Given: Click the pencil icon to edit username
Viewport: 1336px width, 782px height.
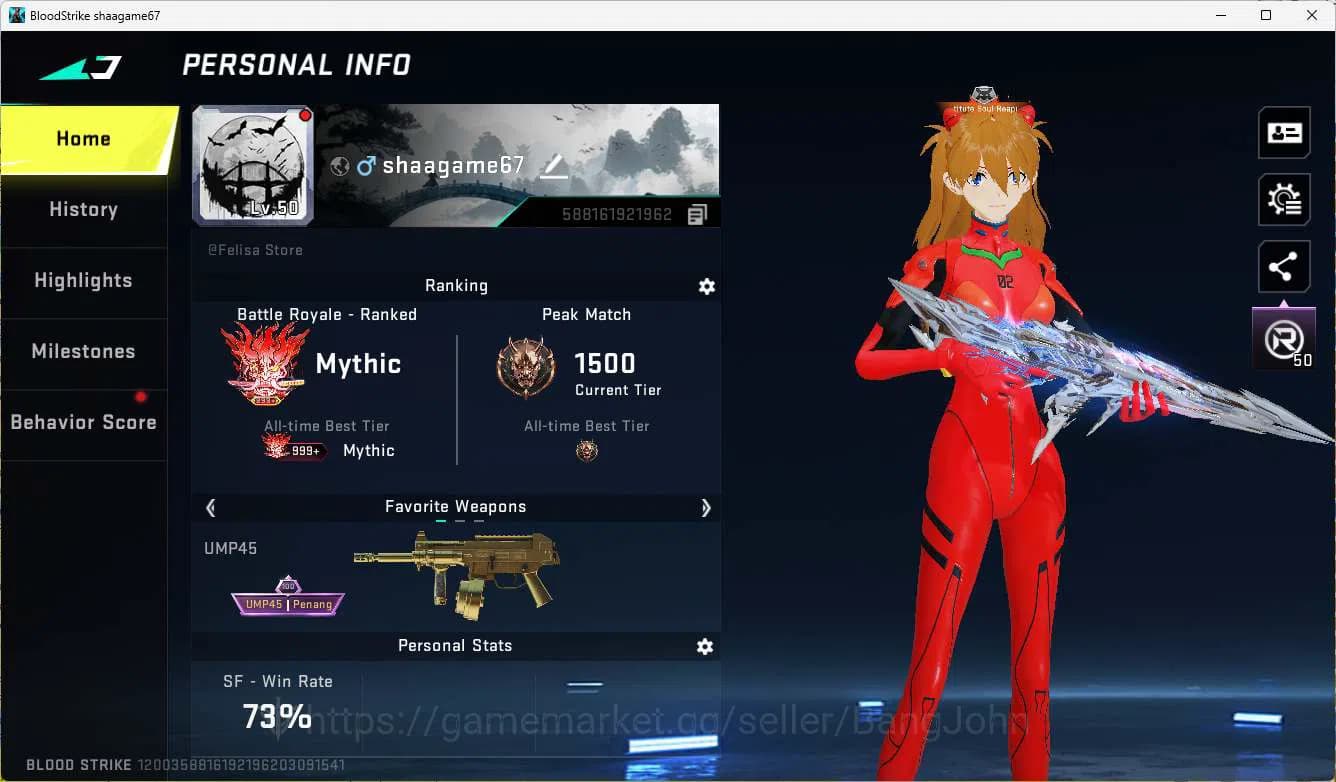Looking at the screenshot, I should click(554, 168).
